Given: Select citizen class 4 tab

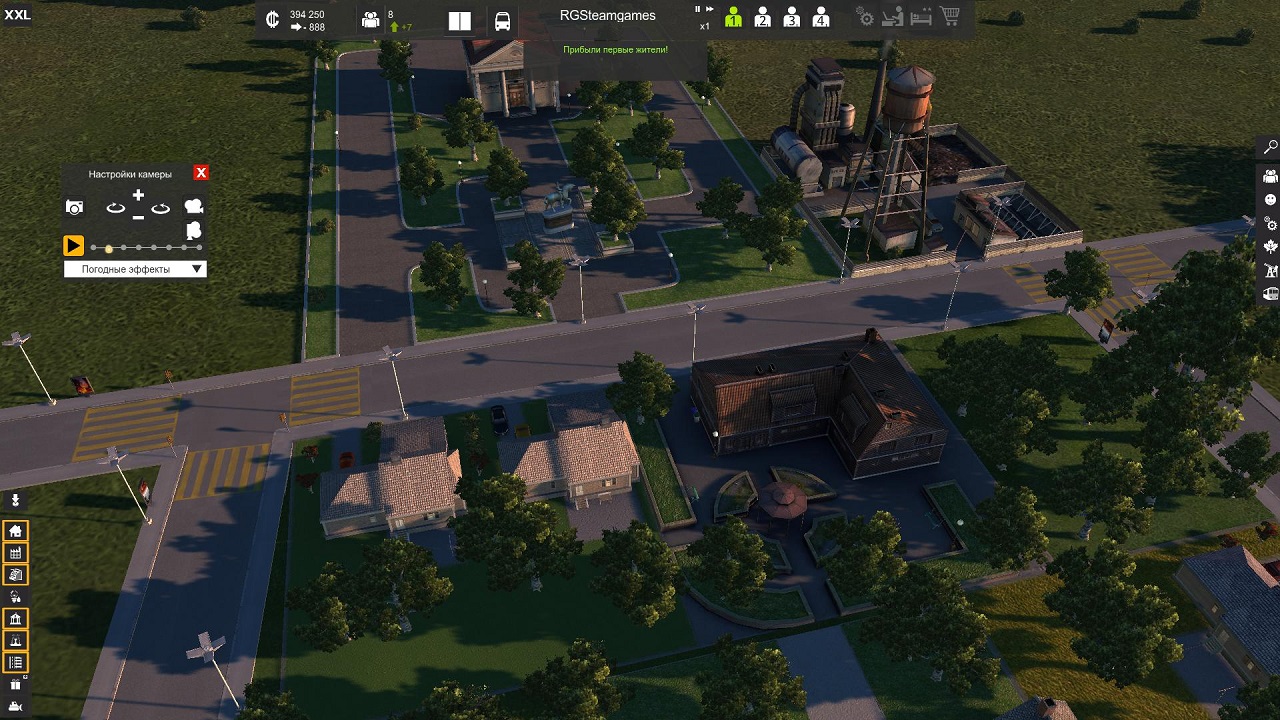Looking at the screenshot, I should [821, 18].
